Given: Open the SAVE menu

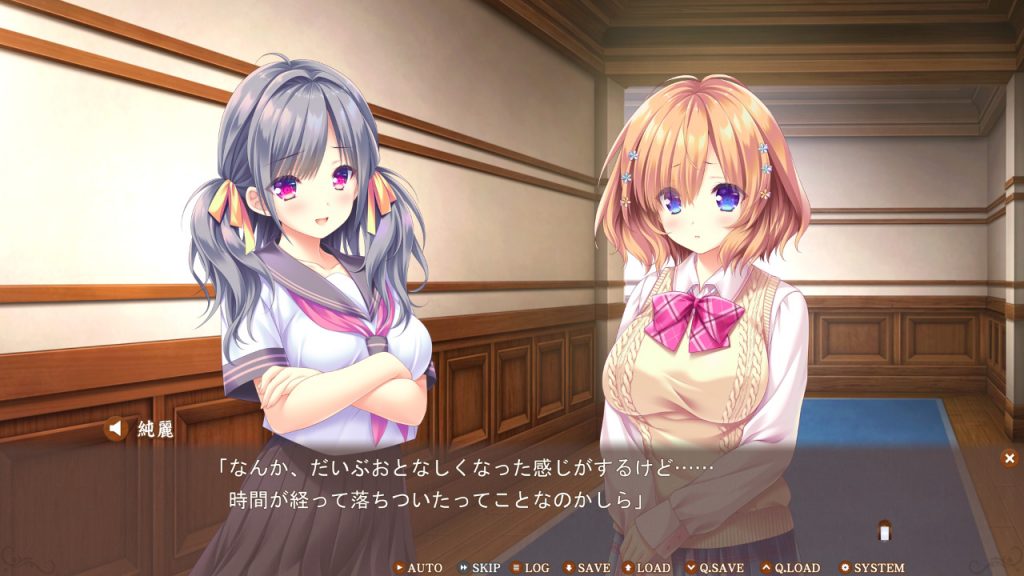Looking at the screenshot, I should (x=587, y=568).
